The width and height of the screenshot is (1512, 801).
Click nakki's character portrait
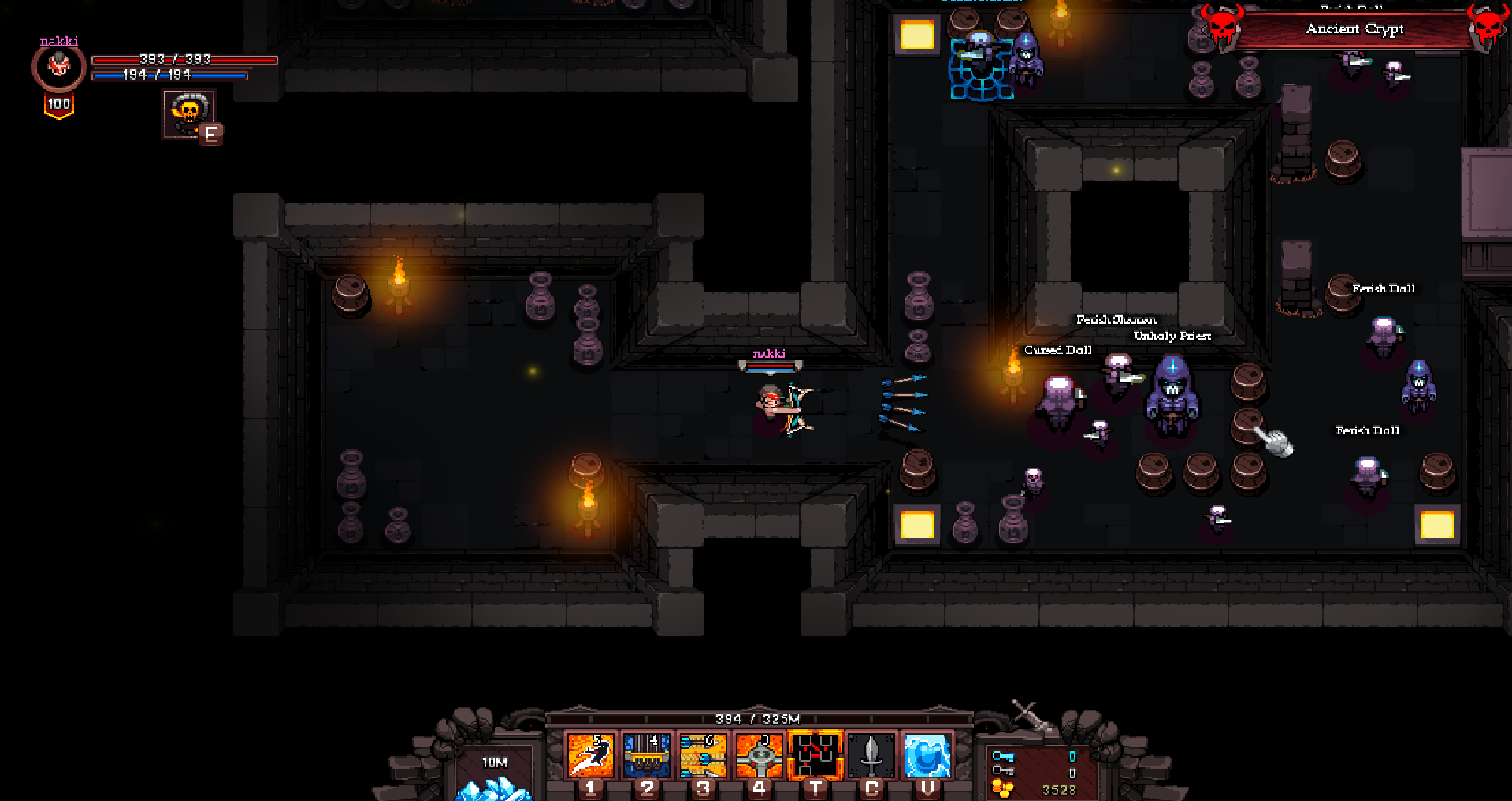point(59,66)
